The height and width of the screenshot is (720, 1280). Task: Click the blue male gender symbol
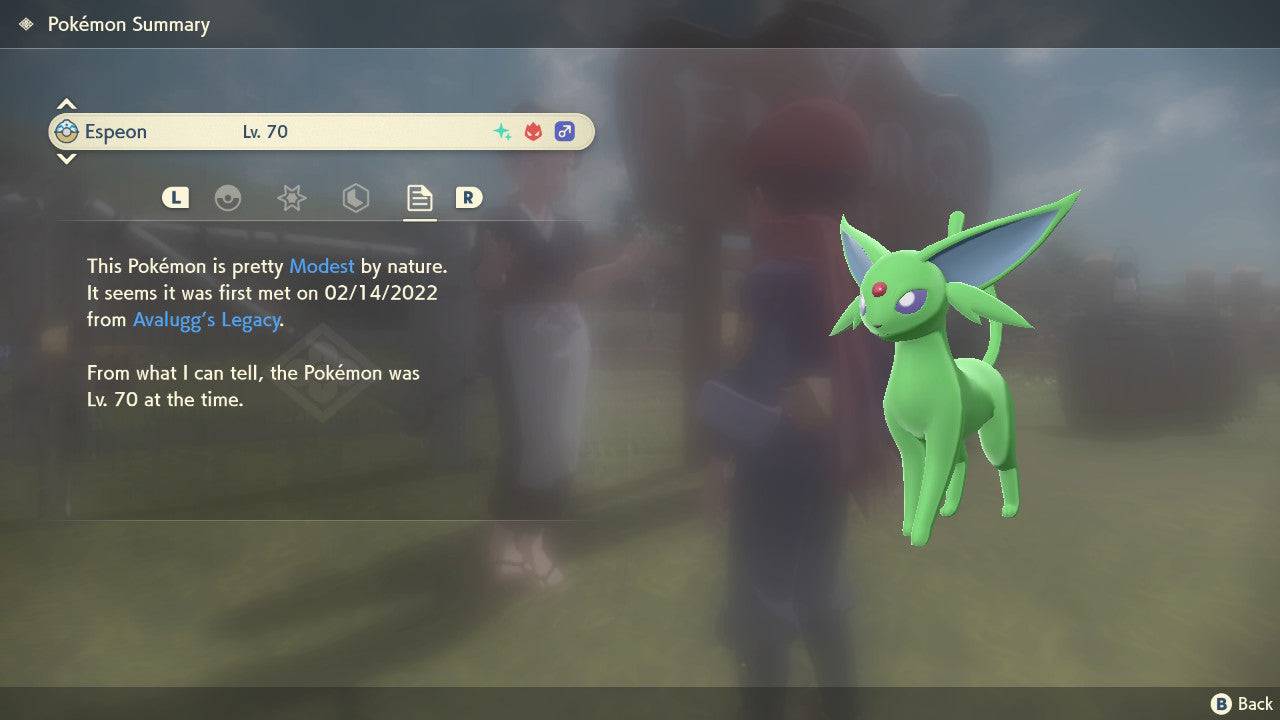point(564,131)
